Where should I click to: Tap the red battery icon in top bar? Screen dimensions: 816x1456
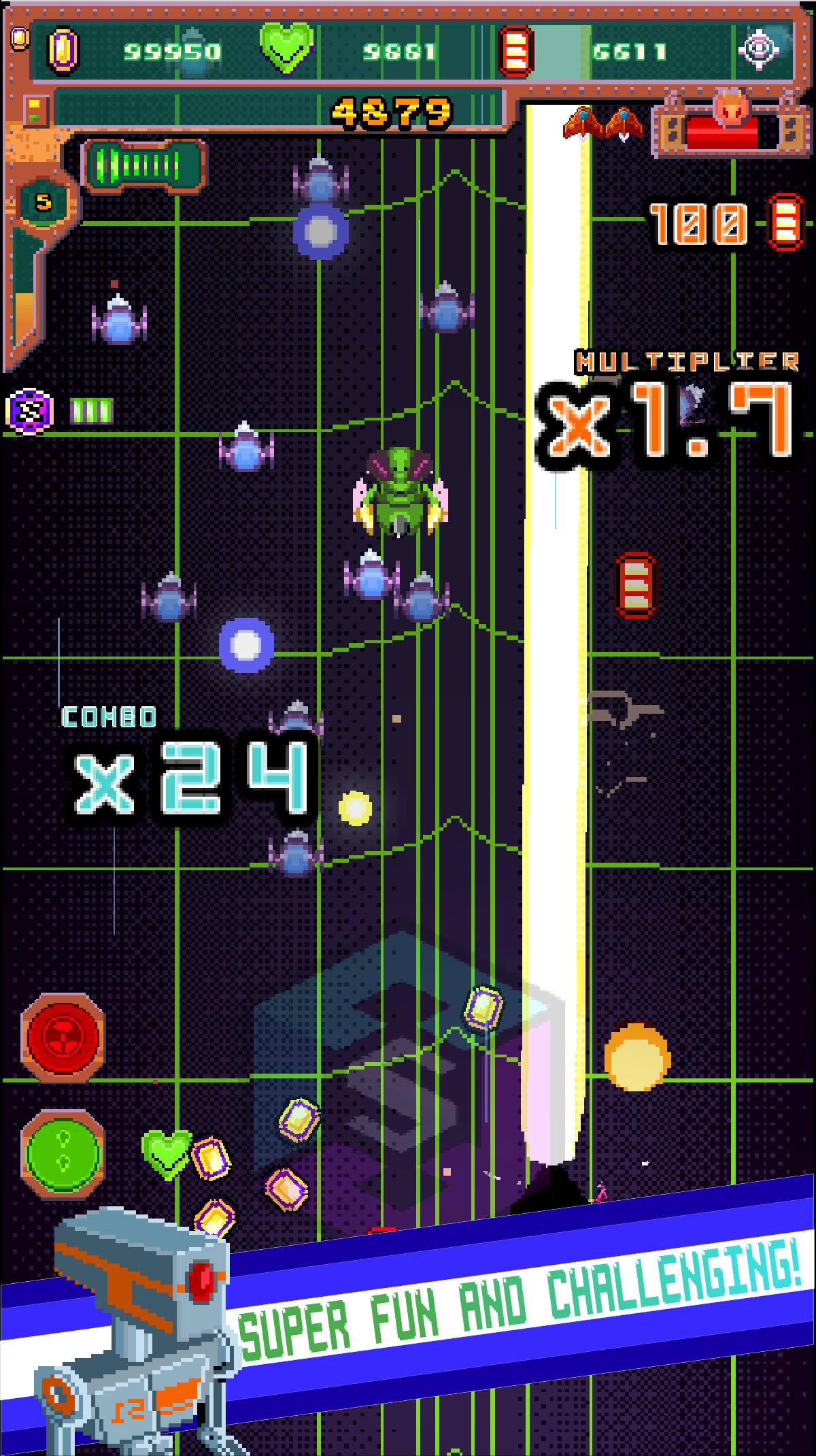tap(515, 50)
